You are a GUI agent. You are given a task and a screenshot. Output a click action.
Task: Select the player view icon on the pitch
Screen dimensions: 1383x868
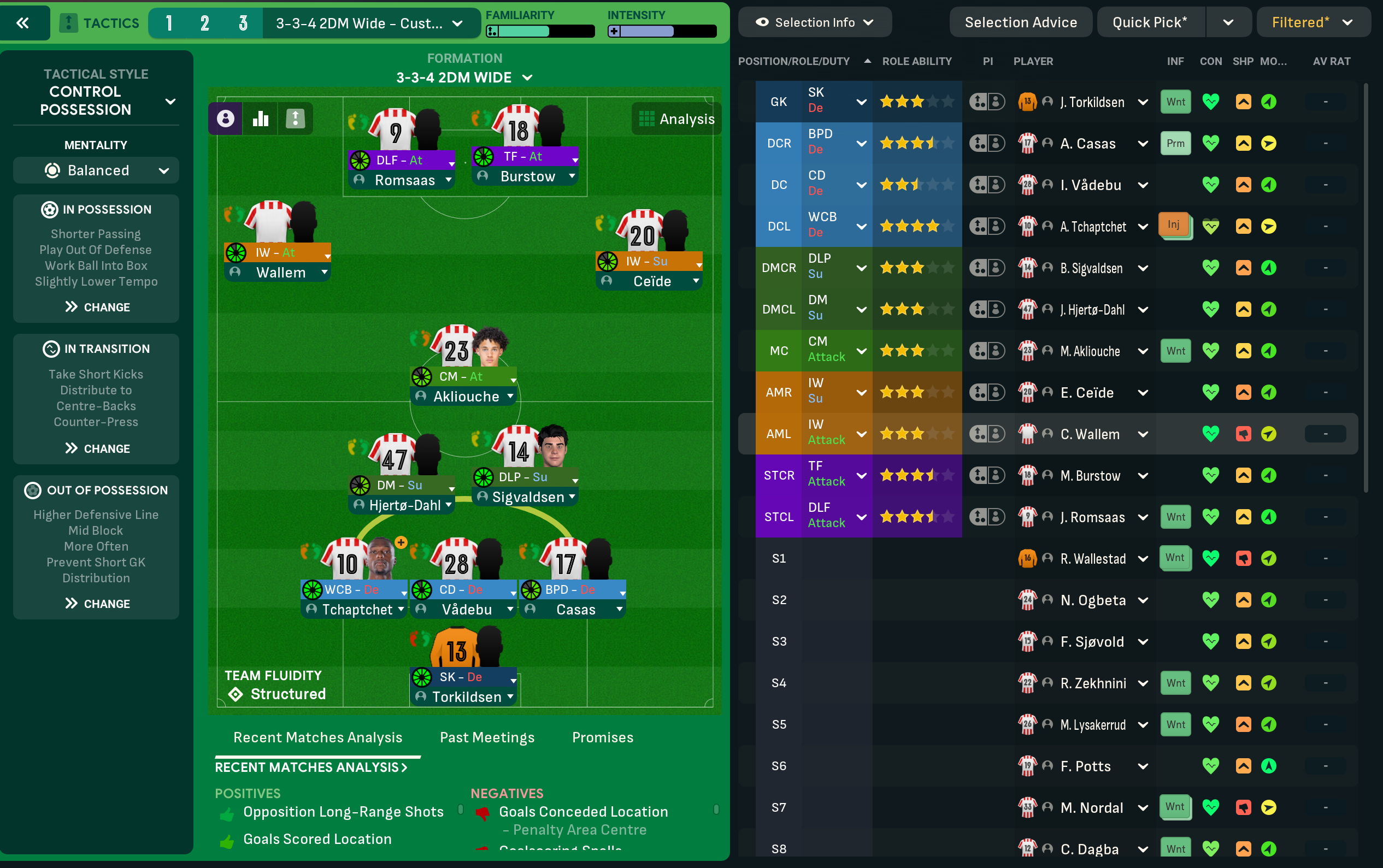coord(226,118)
